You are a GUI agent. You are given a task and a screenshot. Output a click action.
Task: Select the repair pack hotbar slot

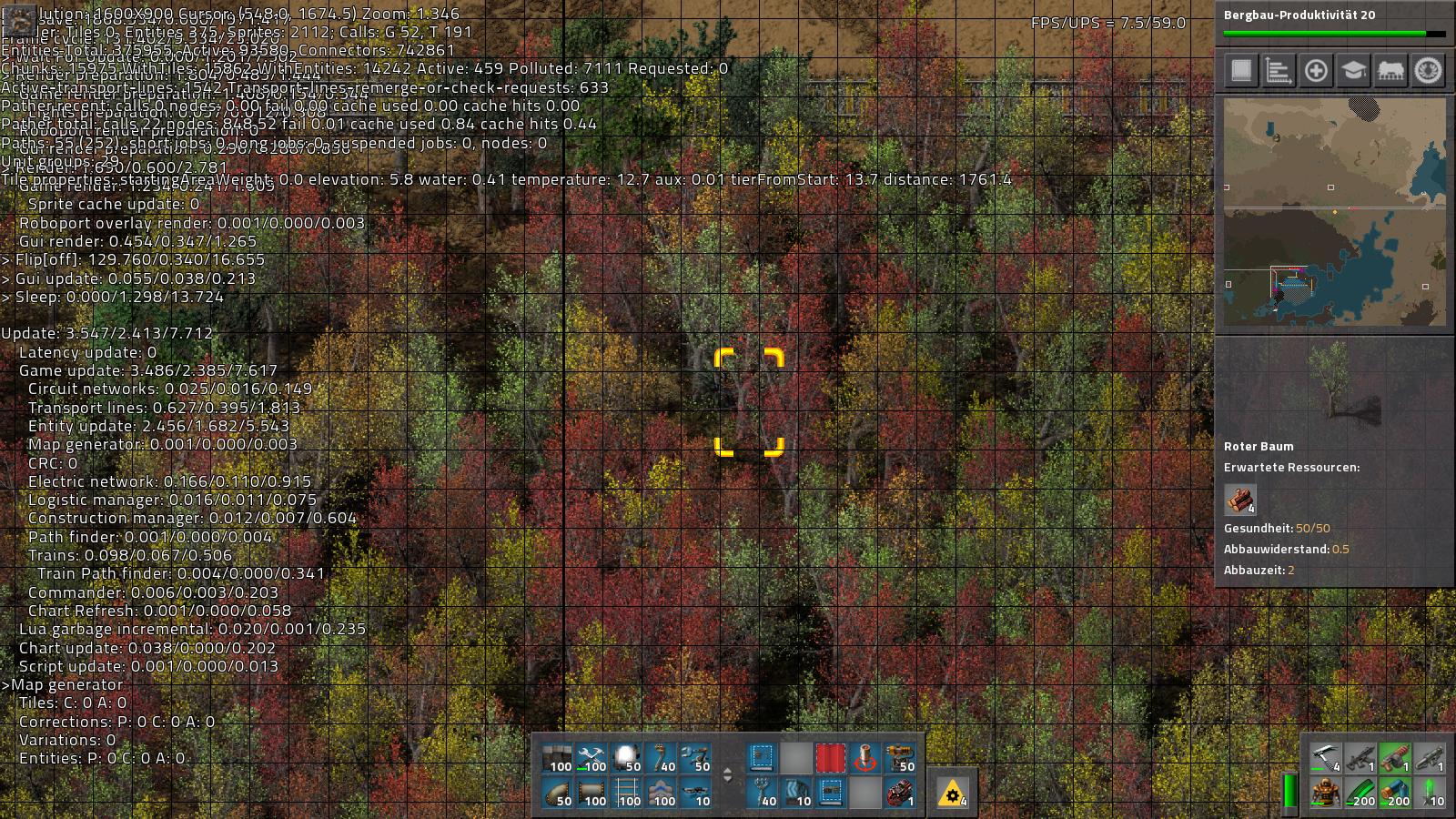(591, 758)
